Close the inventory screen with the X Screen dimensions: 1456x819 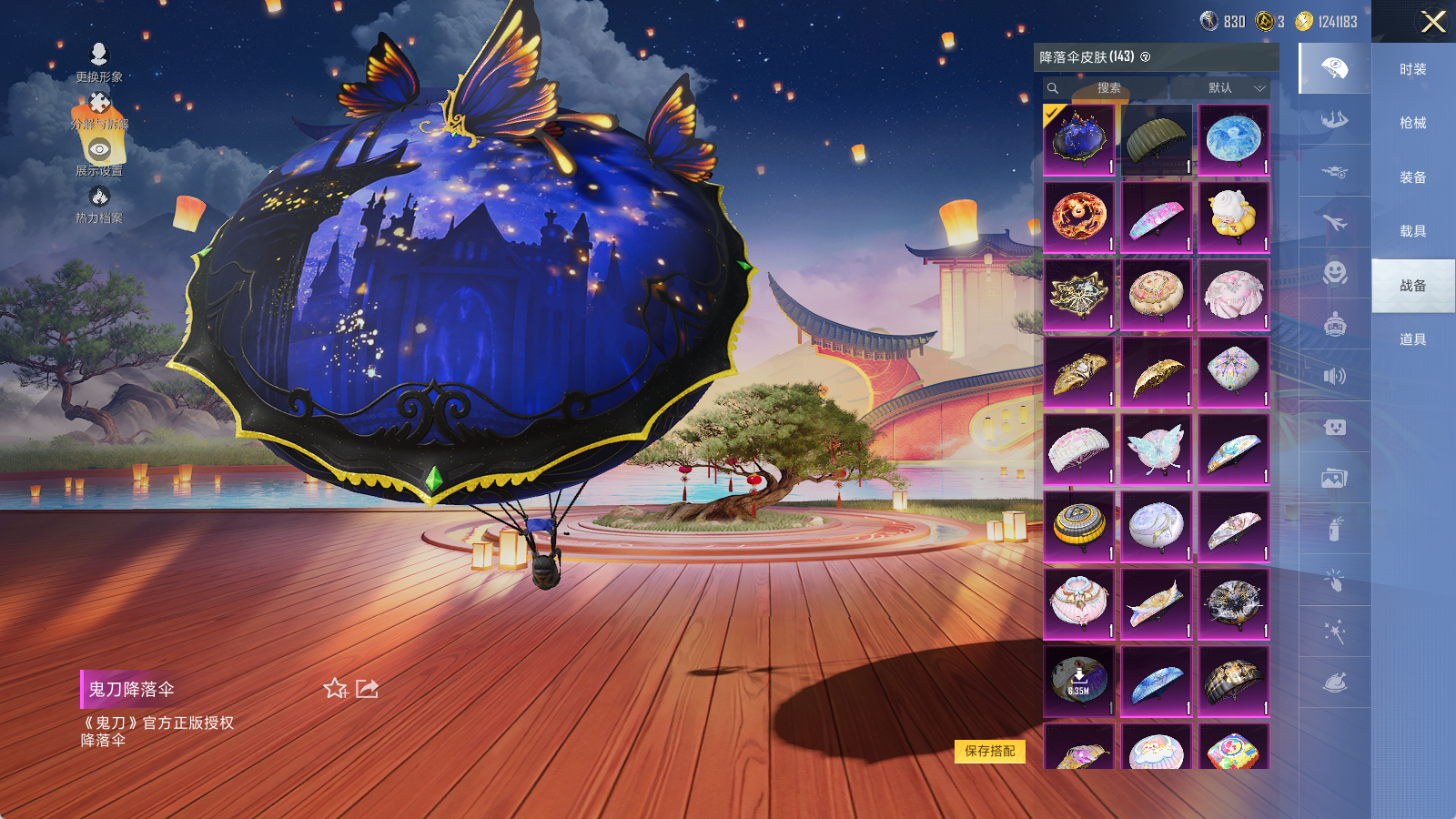tap(1433, 22)
